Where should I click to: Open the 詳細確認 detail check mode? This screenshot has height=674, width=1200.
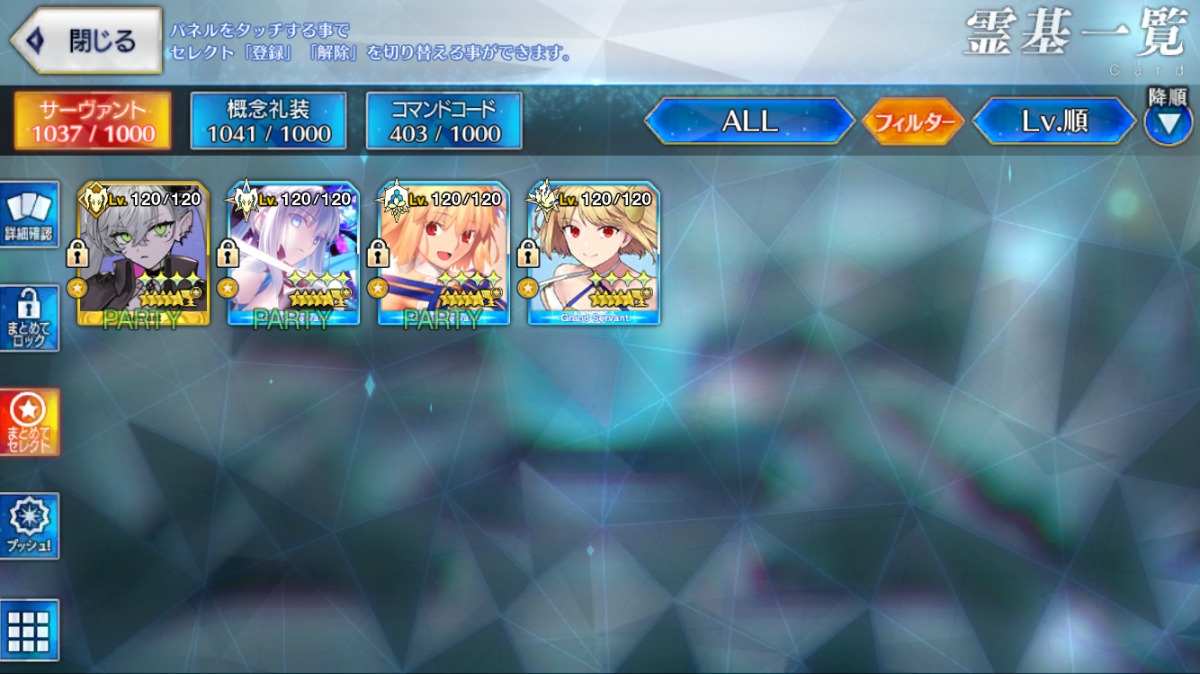click(29, 214)
